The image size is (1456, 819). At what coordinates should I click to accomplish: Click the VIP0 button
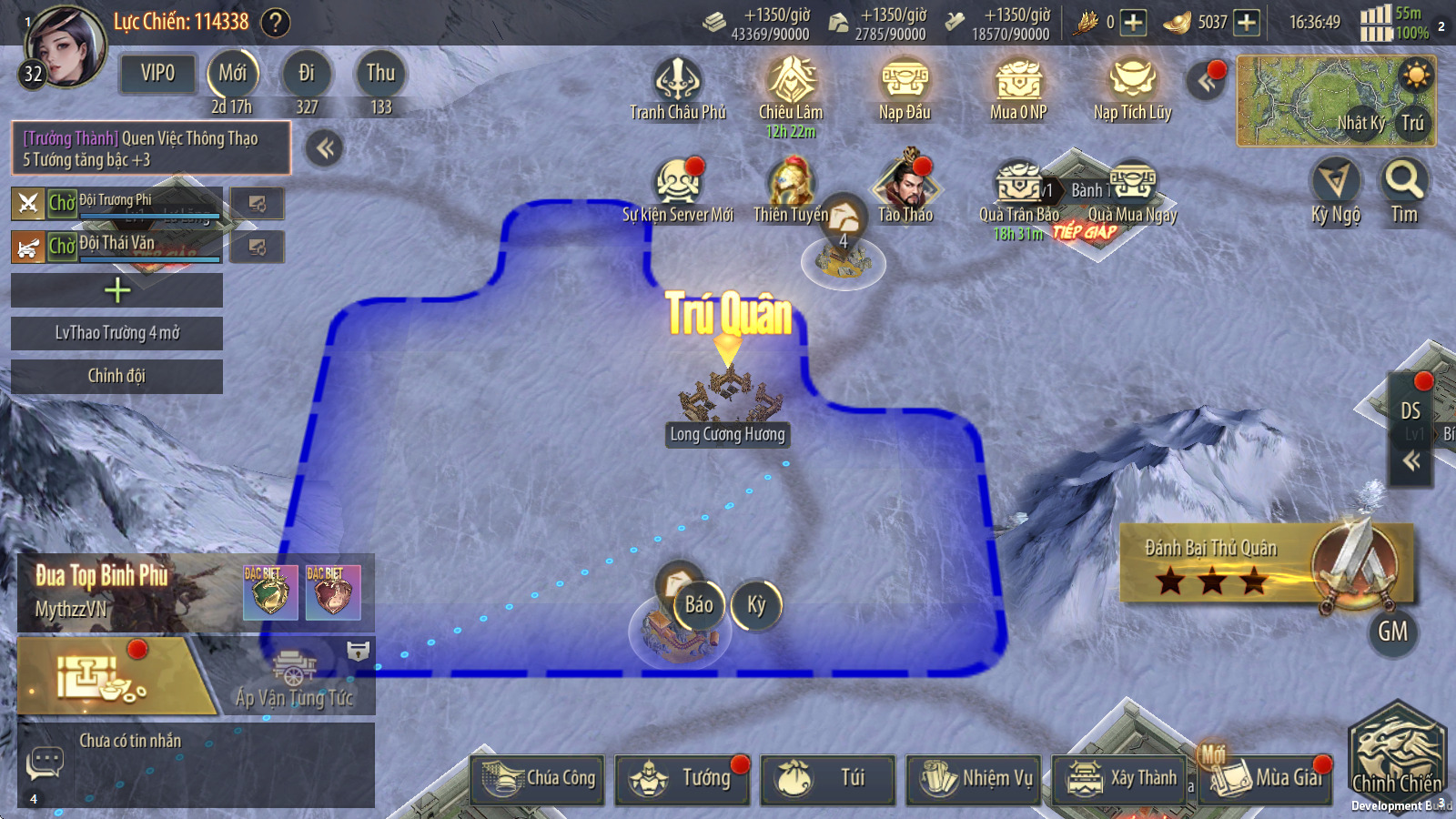coord(157,74)
